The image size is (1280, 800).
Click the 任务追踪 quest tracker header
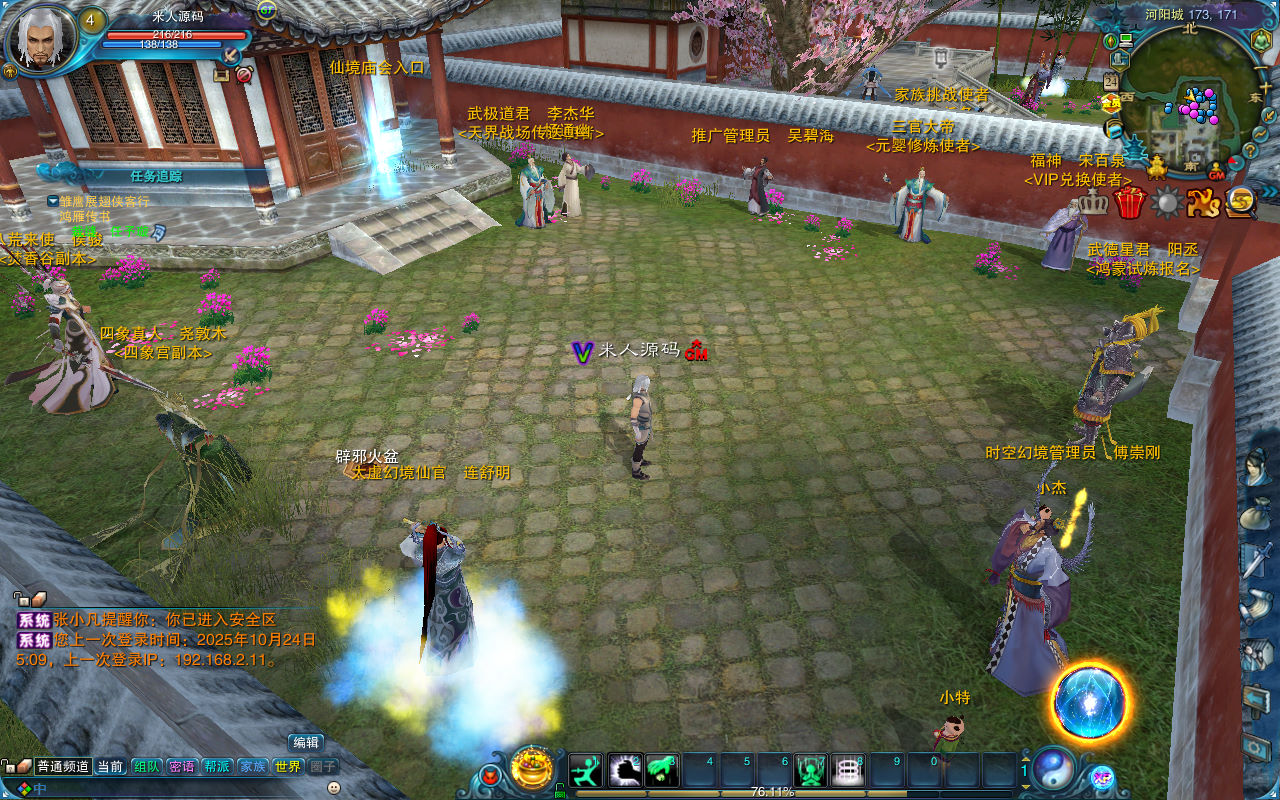click(x=156, y=176)
